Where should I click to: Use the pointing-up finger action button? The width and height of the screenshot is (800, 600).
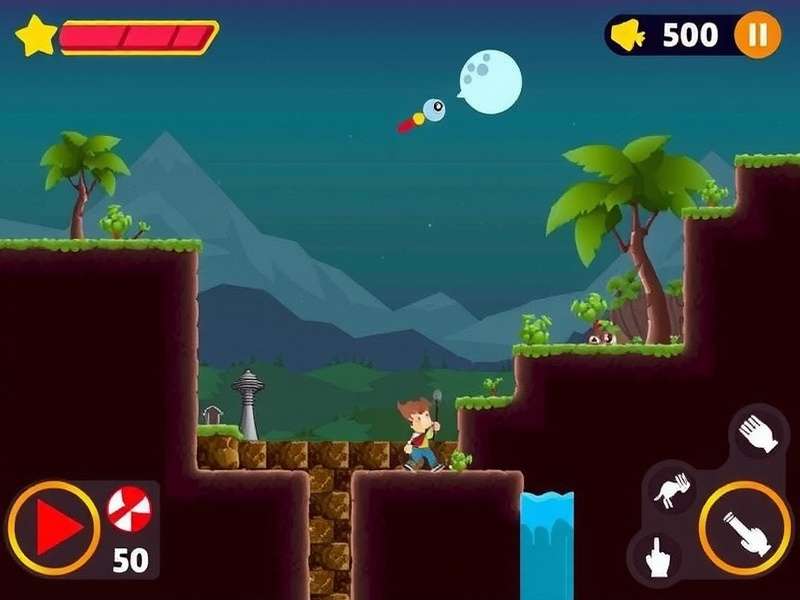pos(657,555)
